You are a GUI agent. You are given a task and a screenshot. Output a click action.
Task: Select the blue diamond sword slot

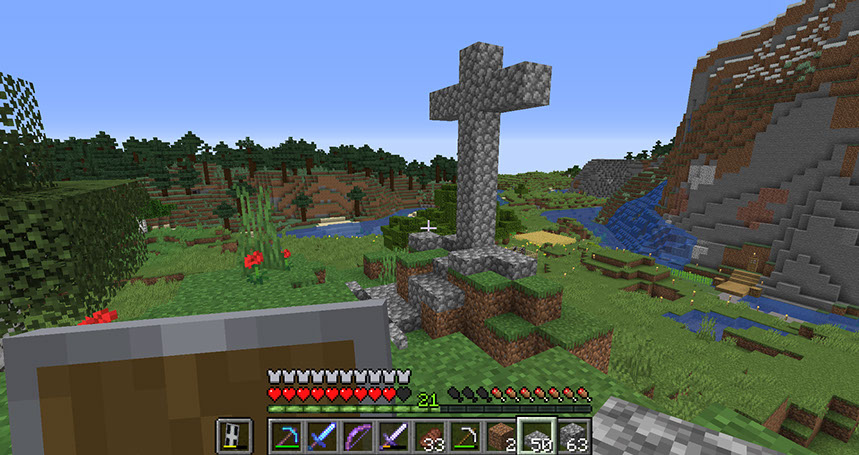click(322, 436)
